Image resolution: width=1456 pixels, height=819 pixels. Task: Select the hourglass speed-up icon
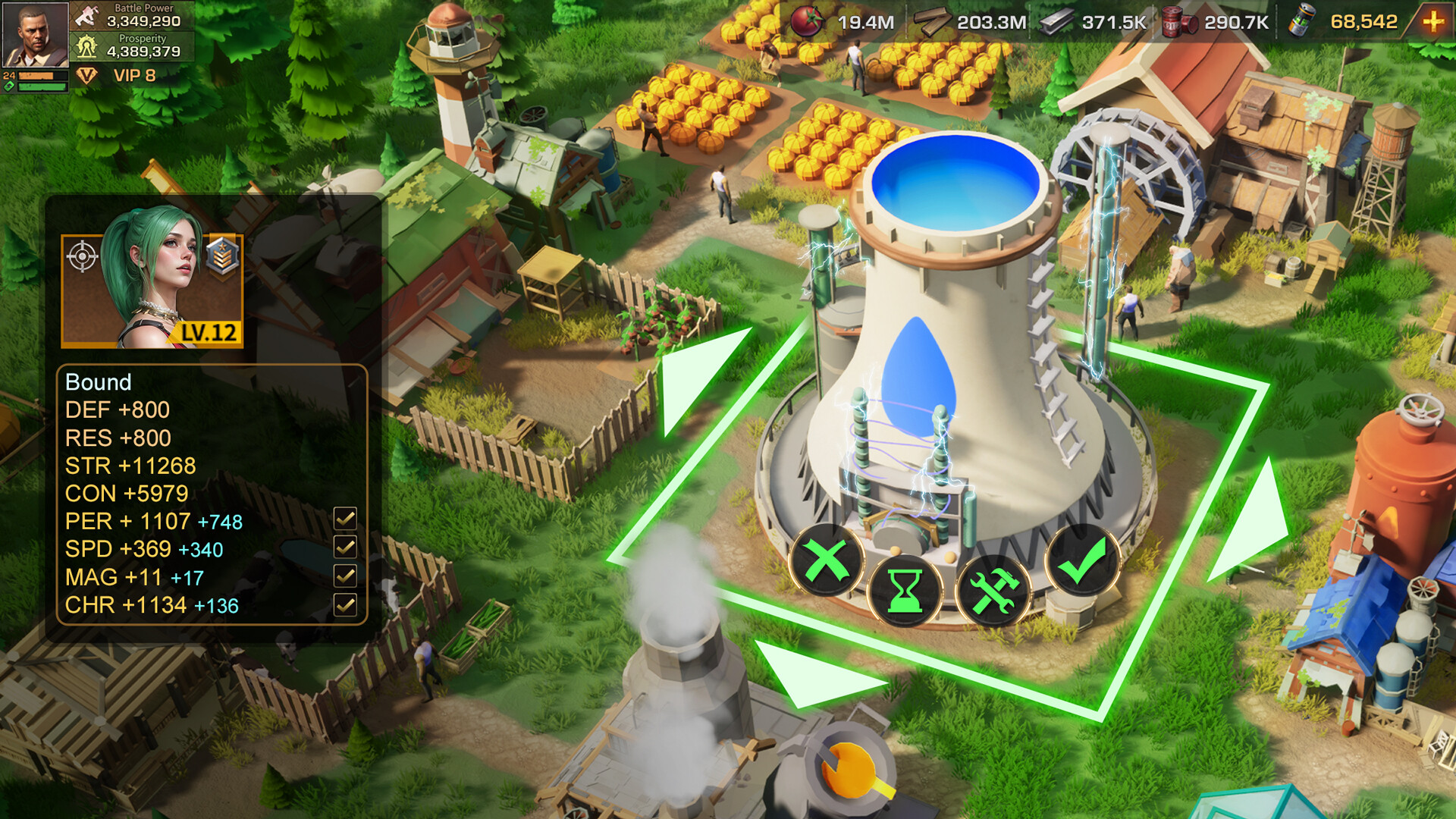903,590
